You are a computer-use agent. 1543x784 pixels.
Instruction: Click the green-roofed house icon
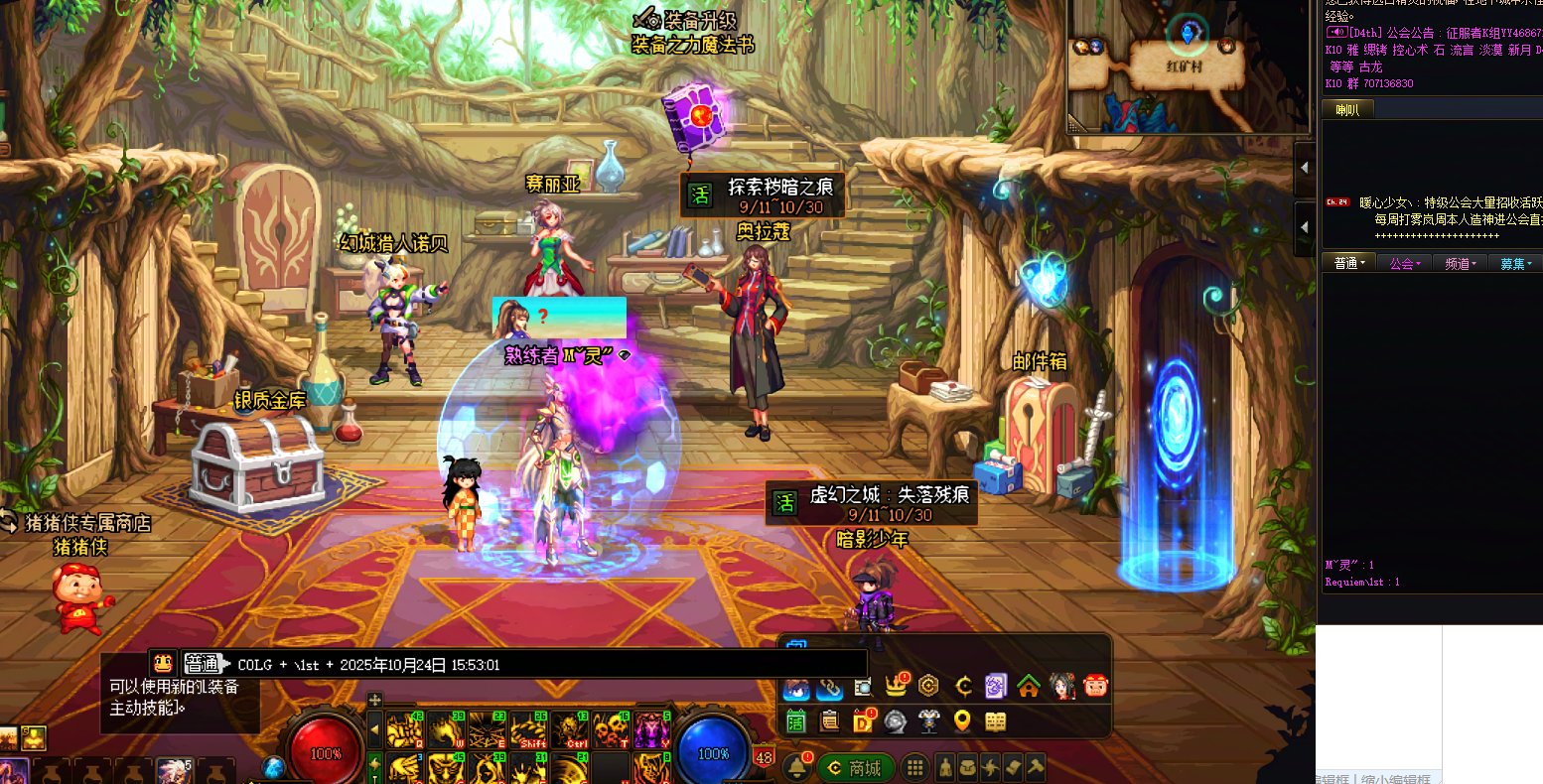(1029, 686)
